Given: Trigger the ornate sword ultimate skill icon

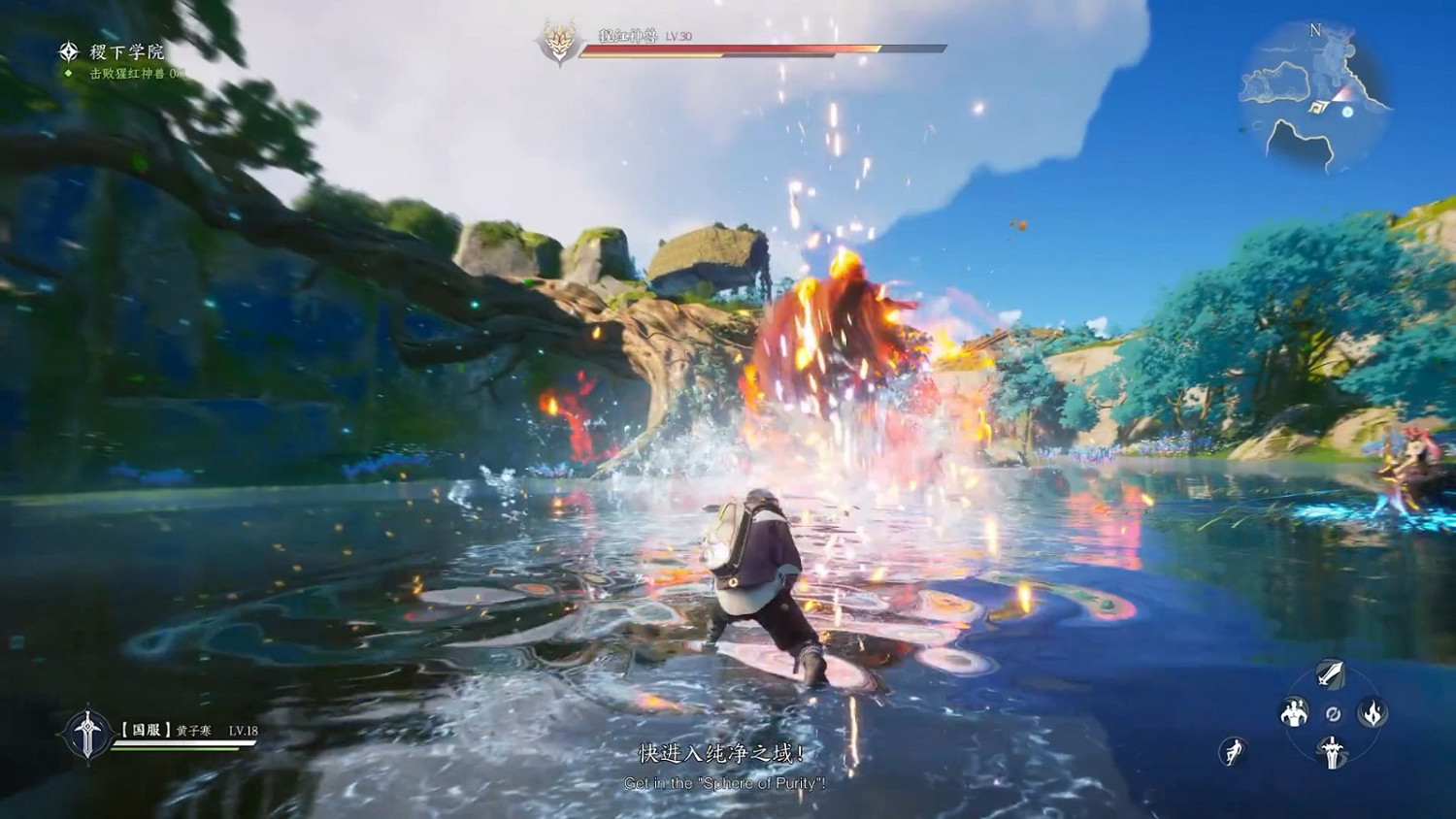Looking at the screenshot, I should [x=1332, y=751].
